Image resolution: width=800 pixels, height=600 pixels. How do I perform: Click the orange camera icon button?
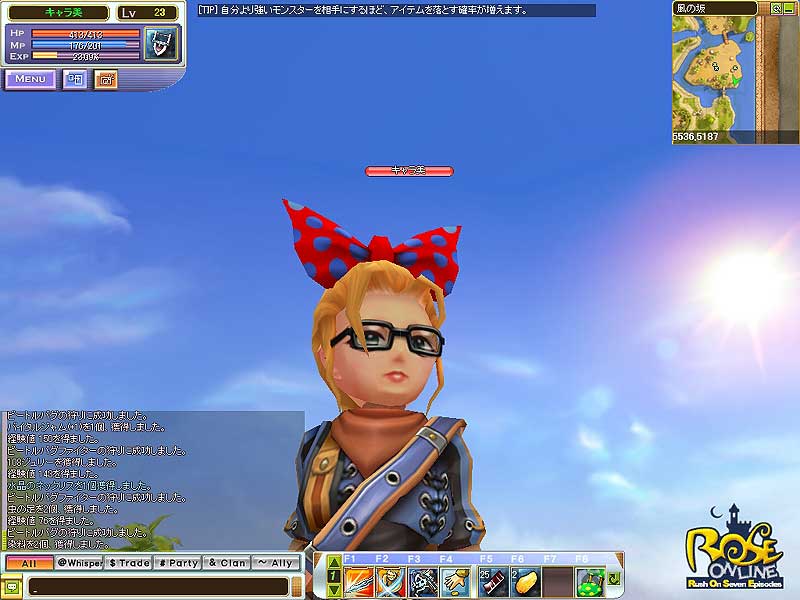(106, 79)
